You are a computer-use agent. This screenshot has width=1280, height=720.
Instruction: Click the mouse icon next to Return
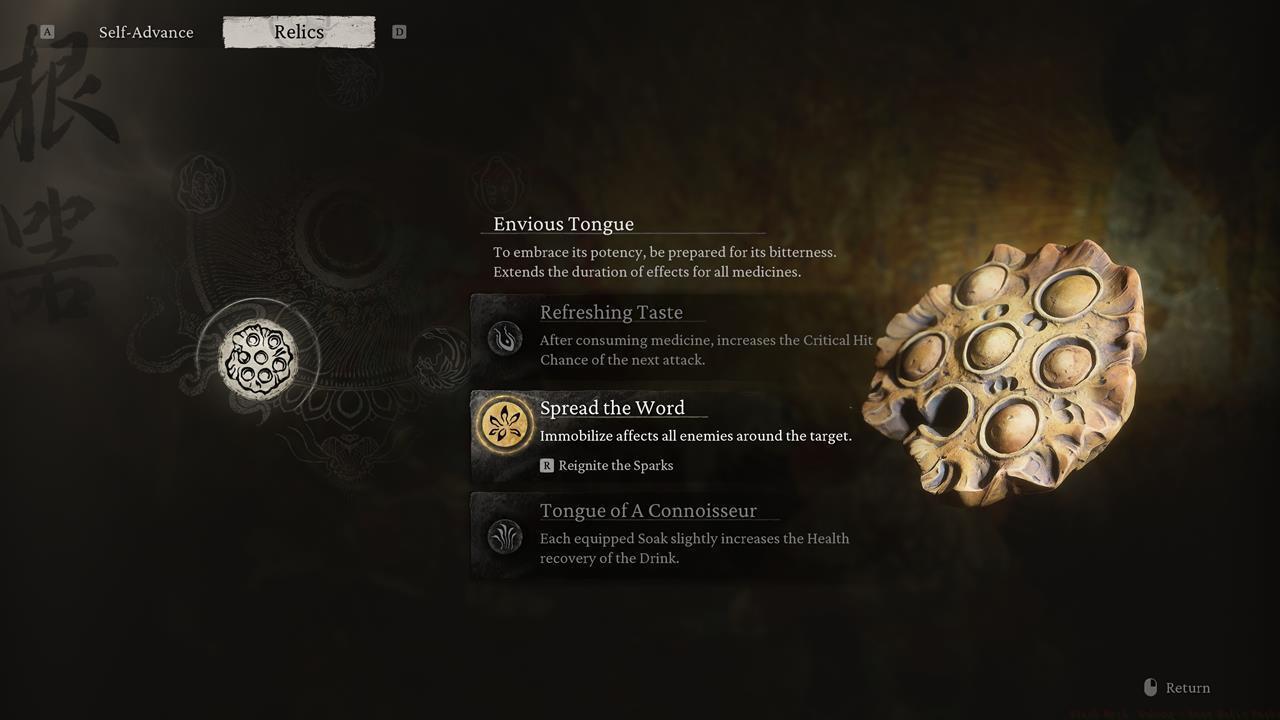1149,687
